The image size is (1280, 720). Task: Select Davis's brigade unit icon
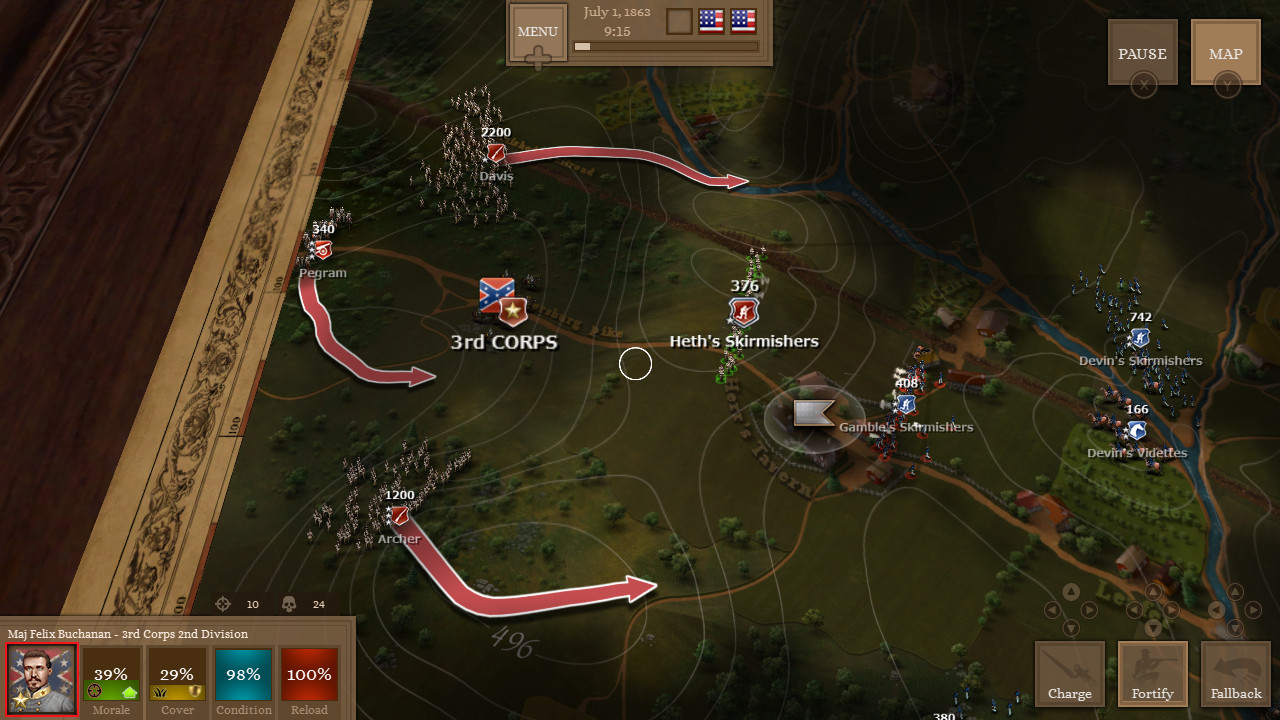(497, 153)
